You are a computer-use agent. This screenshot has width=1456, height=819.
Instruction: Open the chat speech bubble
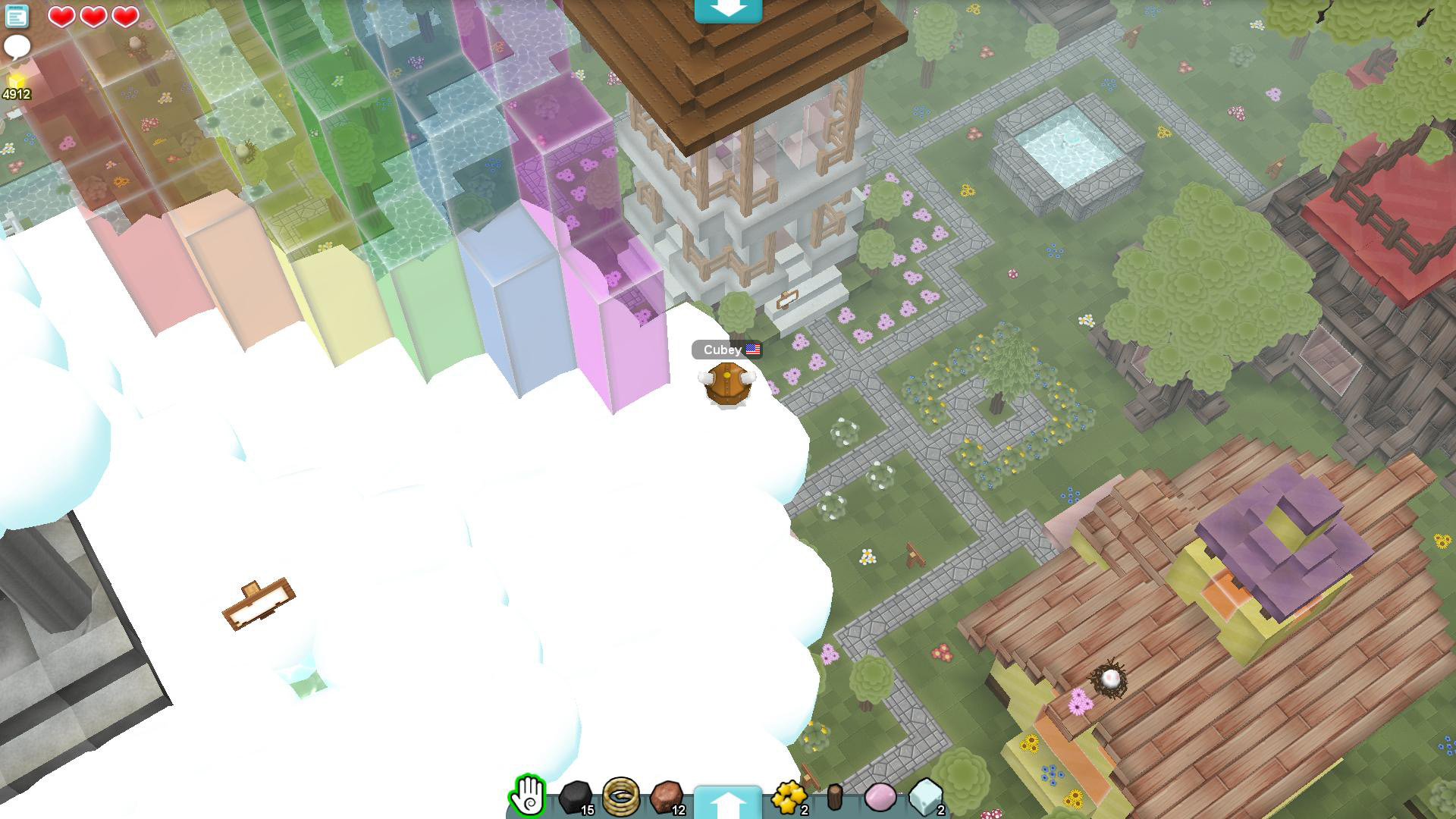click(16, 46)
